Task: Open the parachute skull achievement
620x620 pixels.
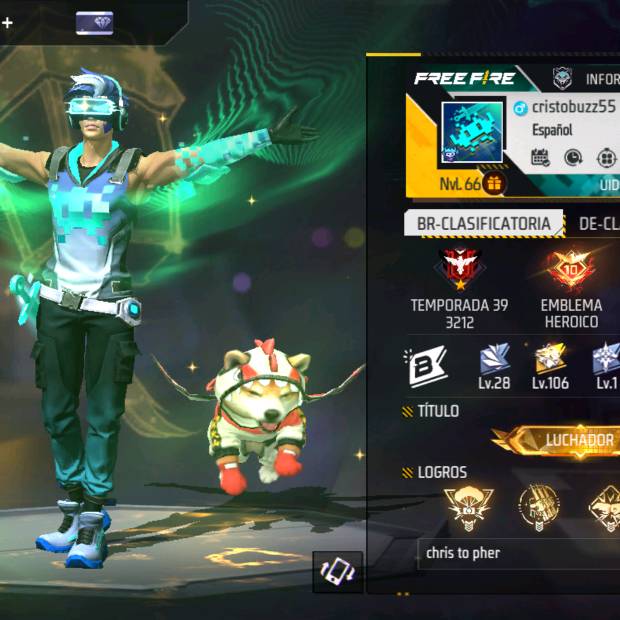Action: tap(466, 506)
